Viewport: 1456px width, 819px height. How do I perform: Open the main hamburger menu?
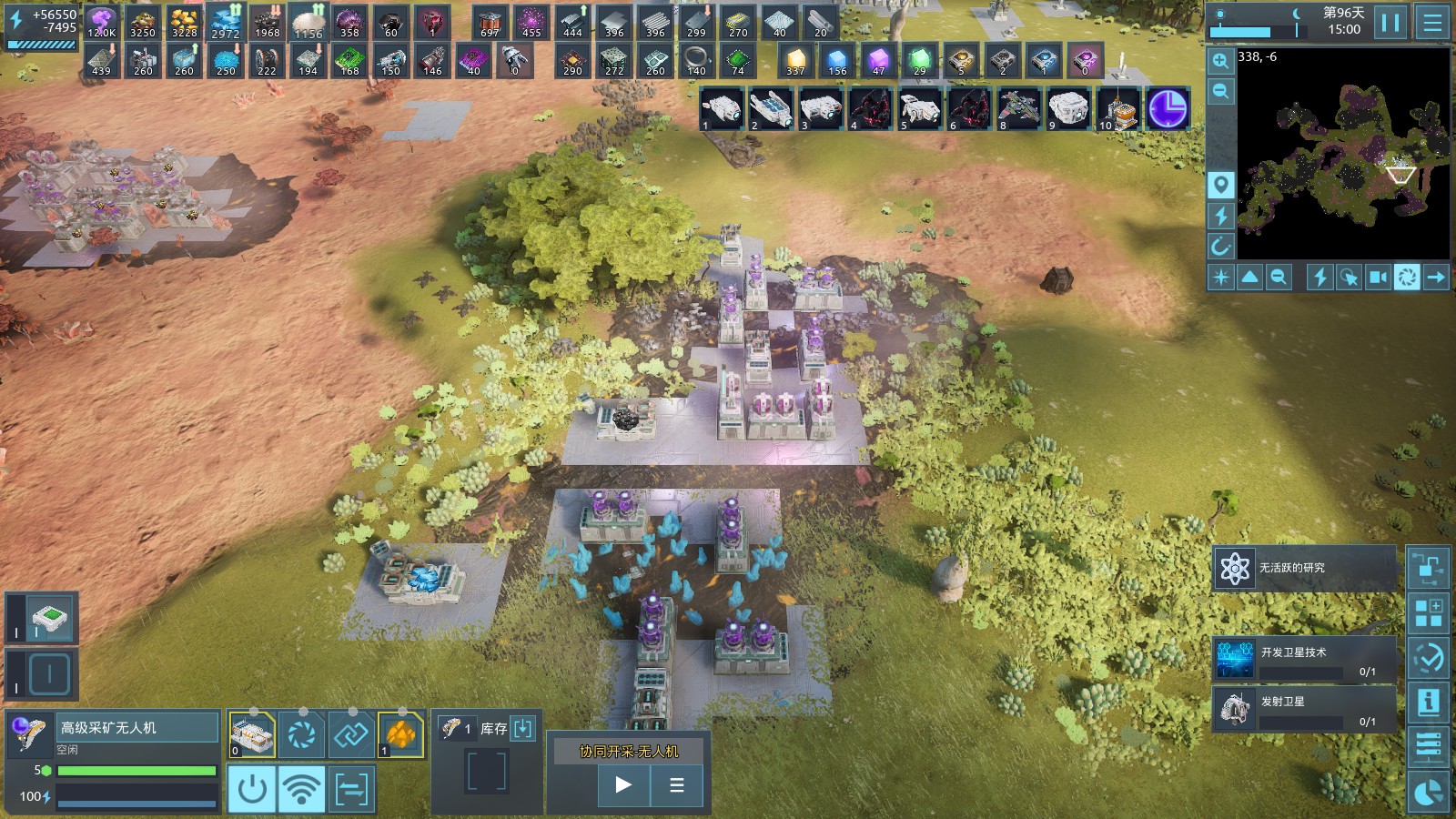[1432, 22]
